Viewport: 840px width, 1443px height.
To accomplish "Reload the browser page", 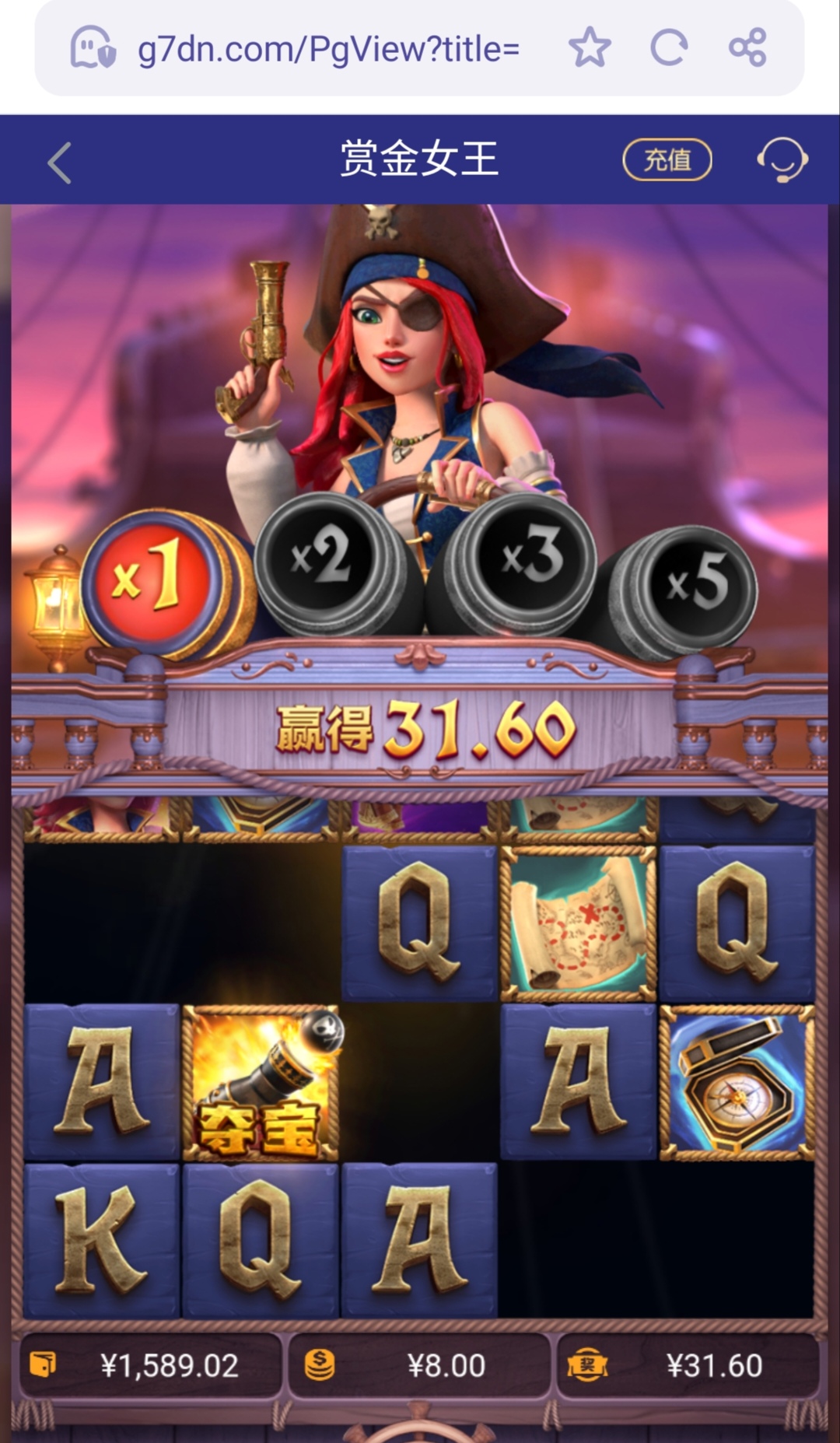I will tap(669, 48).
